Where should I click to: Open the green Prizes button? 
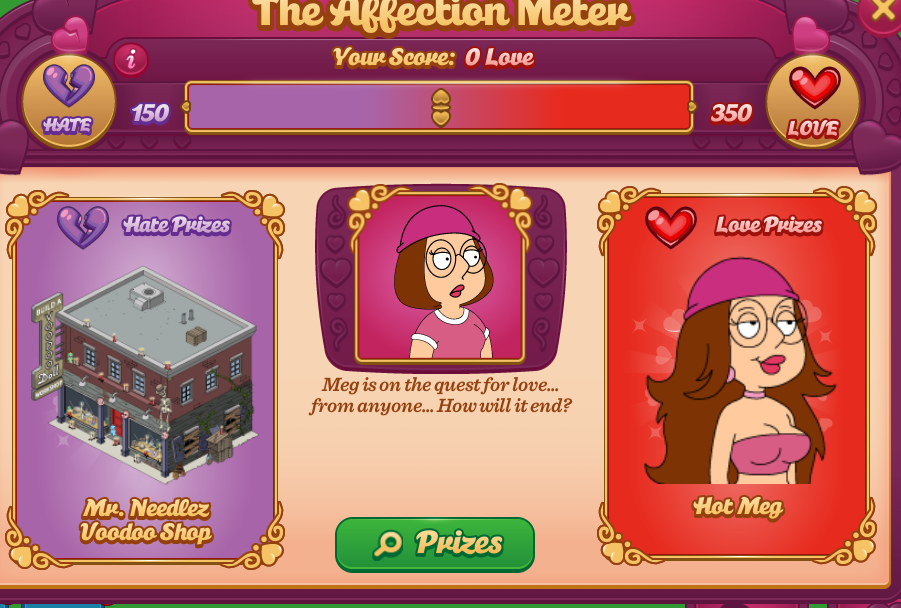click(x=435, y=544)
